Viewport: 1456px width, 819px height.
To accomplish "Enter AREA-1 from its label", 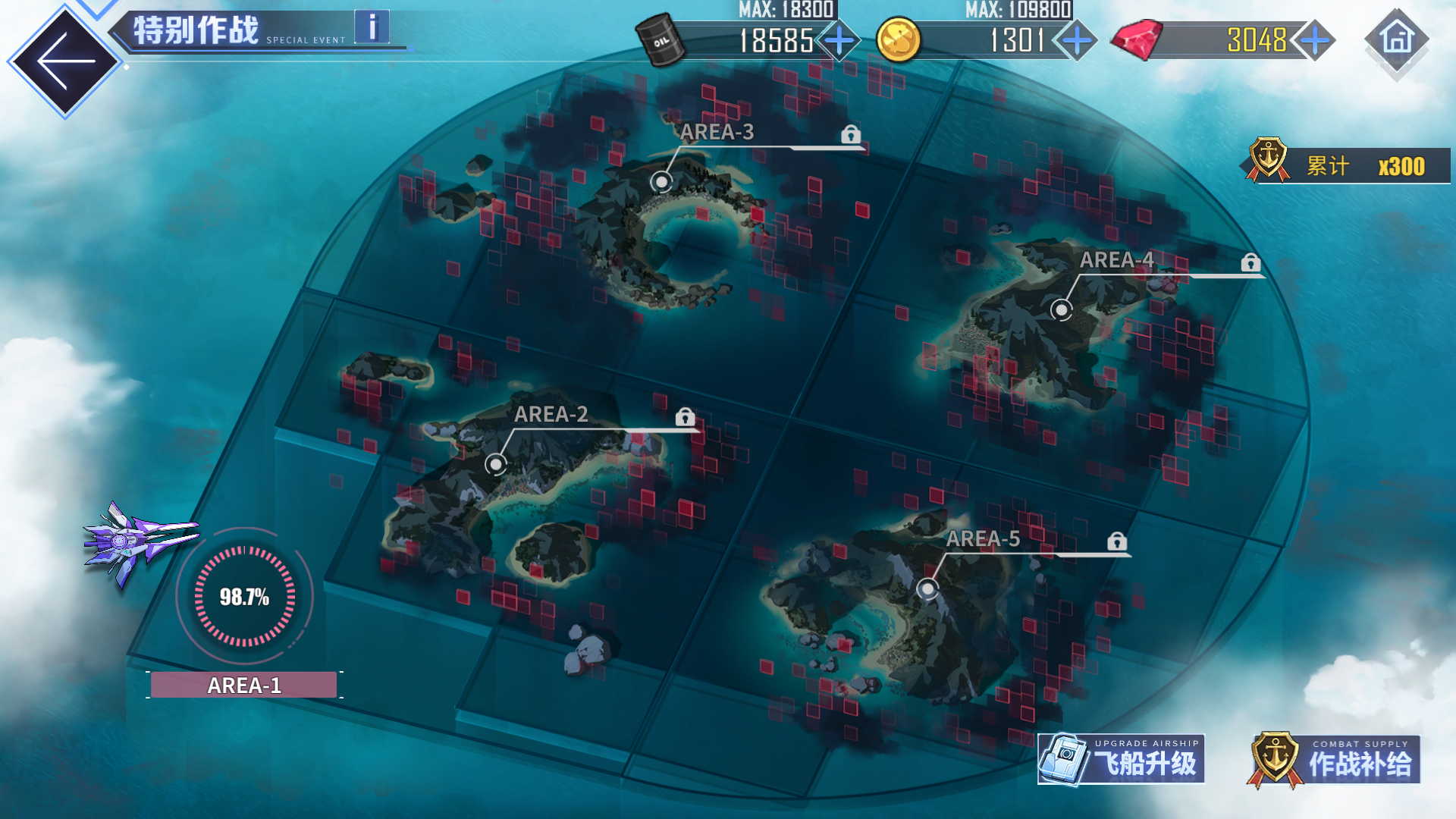I will click(x=244, y=685).
